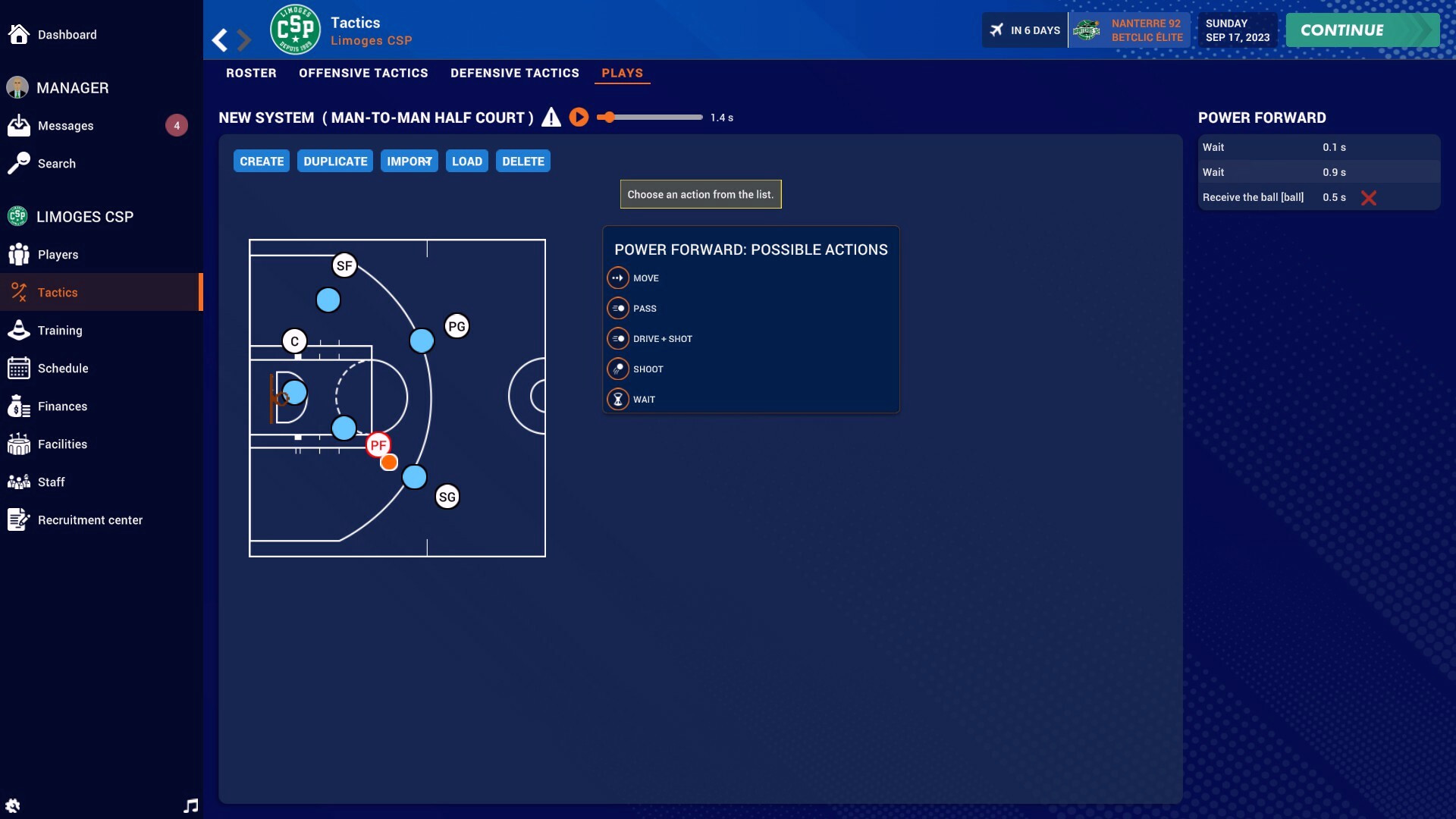Go to the Players screen
Viewport: 1456px width, 819px height.
(x=58, y=255)
